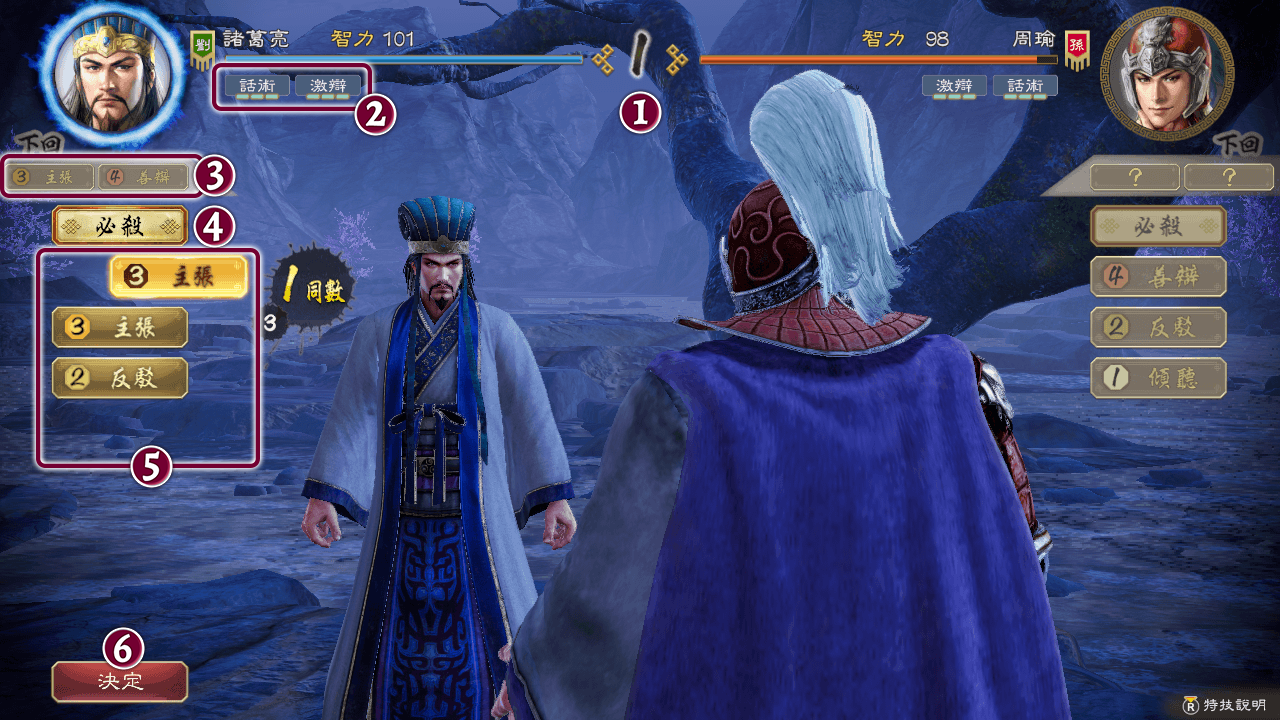
Task: Select Zhuge Liang's 2 反駁 card
Action: coord(120,377)
